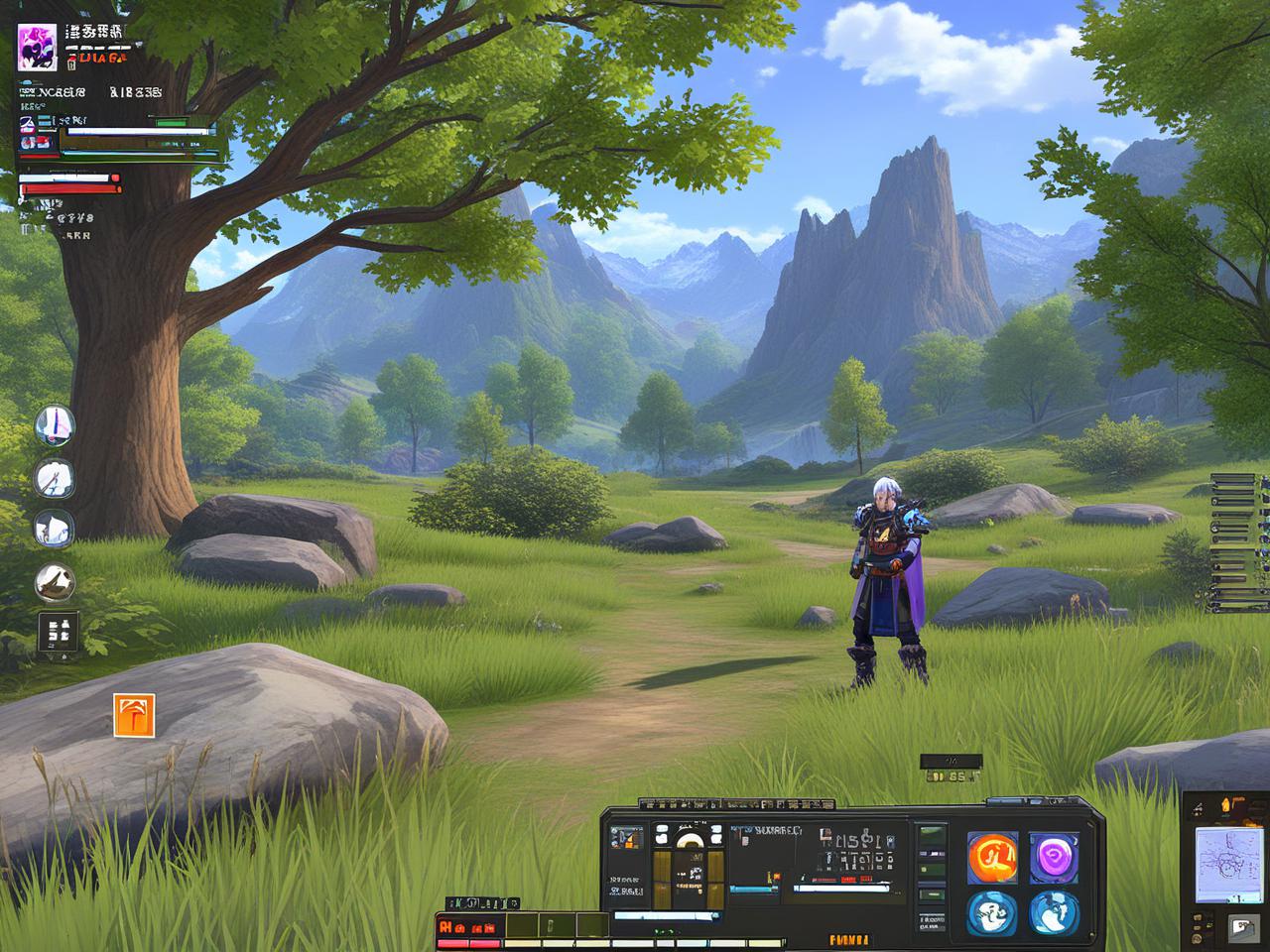Use the purple spiral ability
The width and height of the screenshot is (1270, 952).
pyautogui.click(x=1053, y=856)
